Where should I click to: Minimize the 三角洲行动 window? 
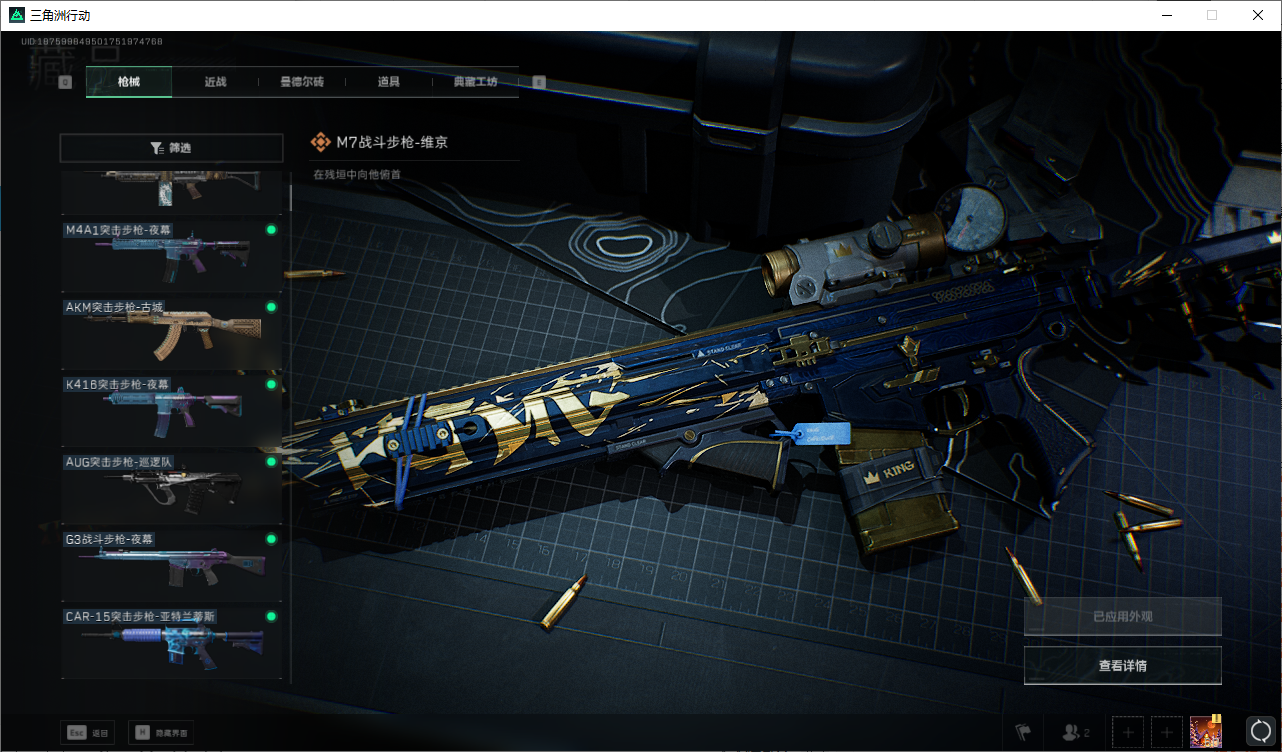[1166, 15]
